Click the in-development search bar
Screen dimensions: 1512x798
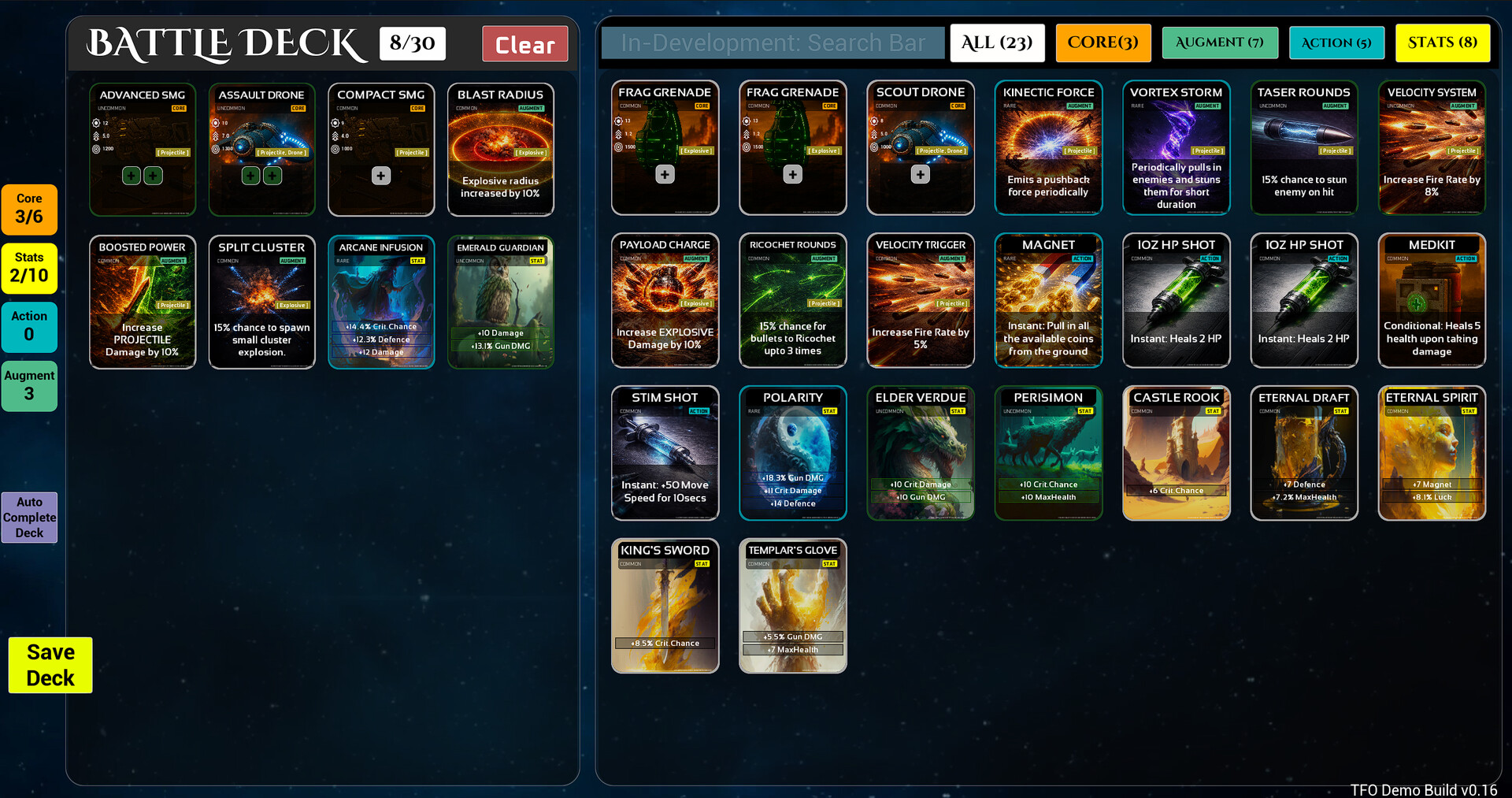pos(773,43)
